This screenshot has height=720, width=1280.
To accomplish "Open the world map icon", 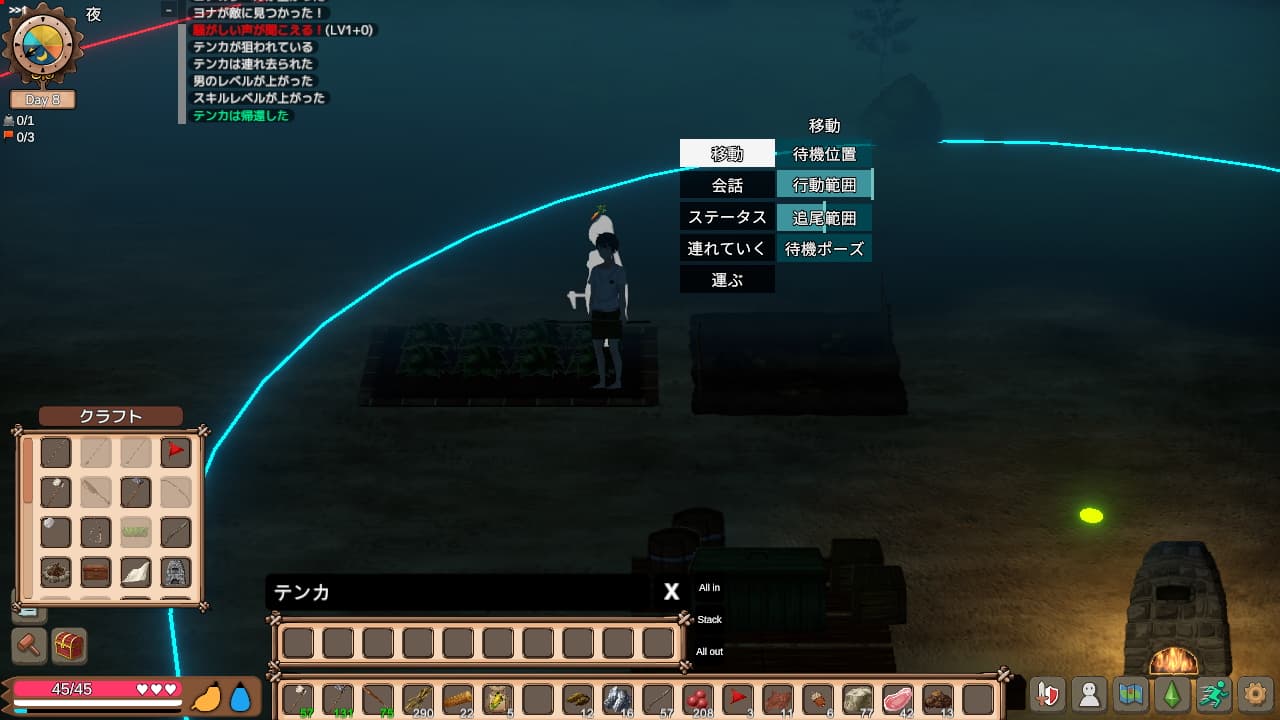I will pos(1129,694).
